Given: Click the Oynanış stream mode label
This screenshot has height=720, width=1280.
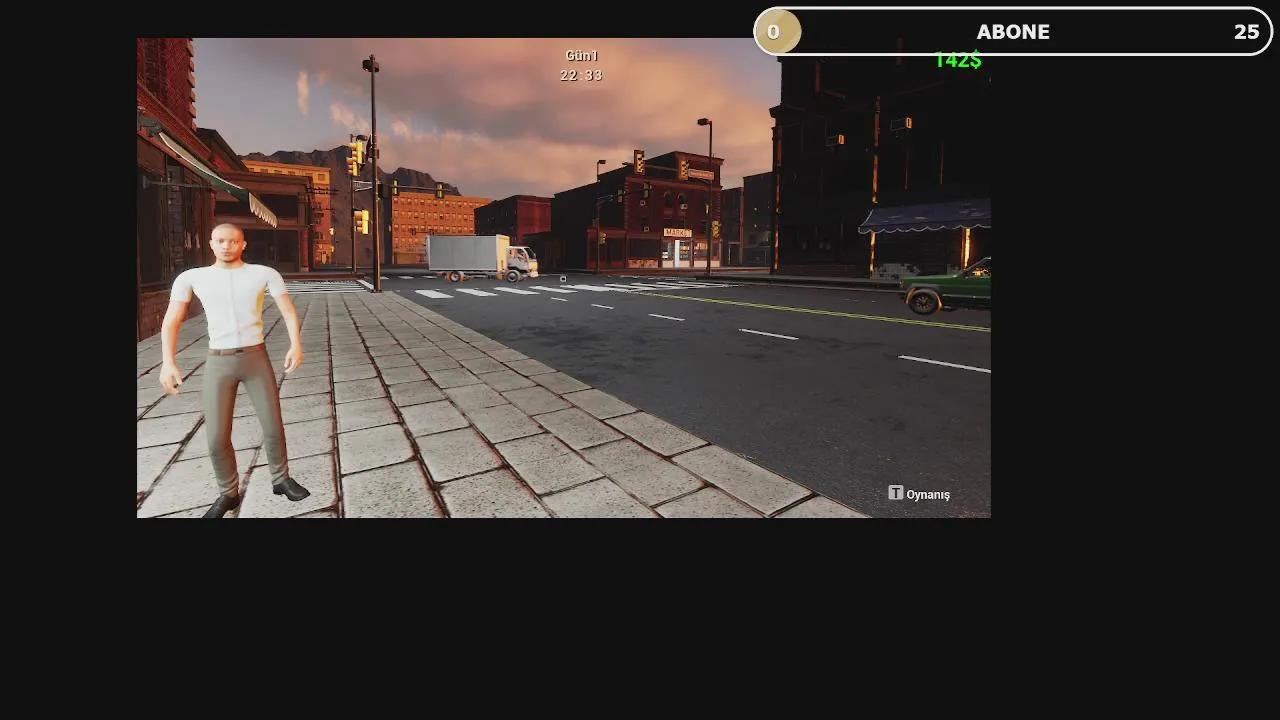Looking at the screenshot, I should [926, 493].
